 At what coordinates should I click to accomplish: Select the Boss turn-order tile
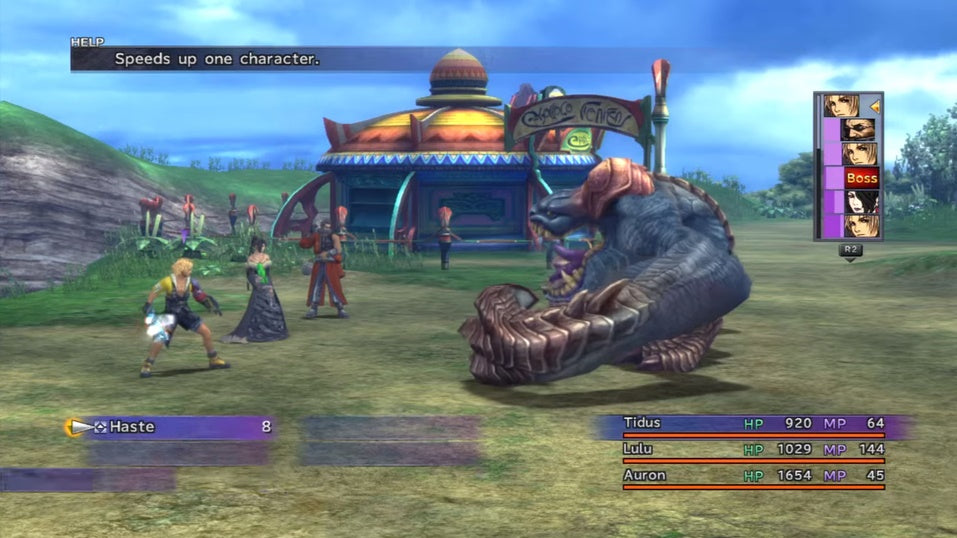point(860,178)
